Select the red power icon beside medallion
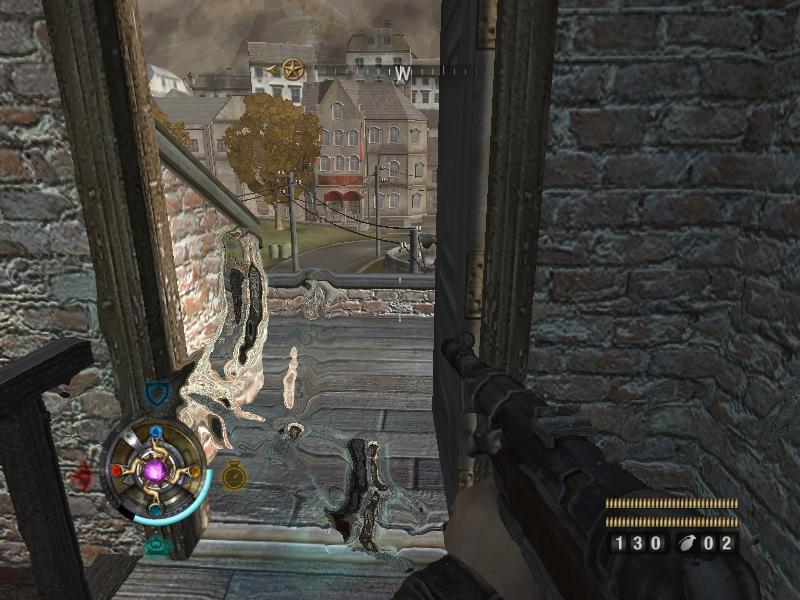This screenshot has height=600, width=800. [84, 472]
